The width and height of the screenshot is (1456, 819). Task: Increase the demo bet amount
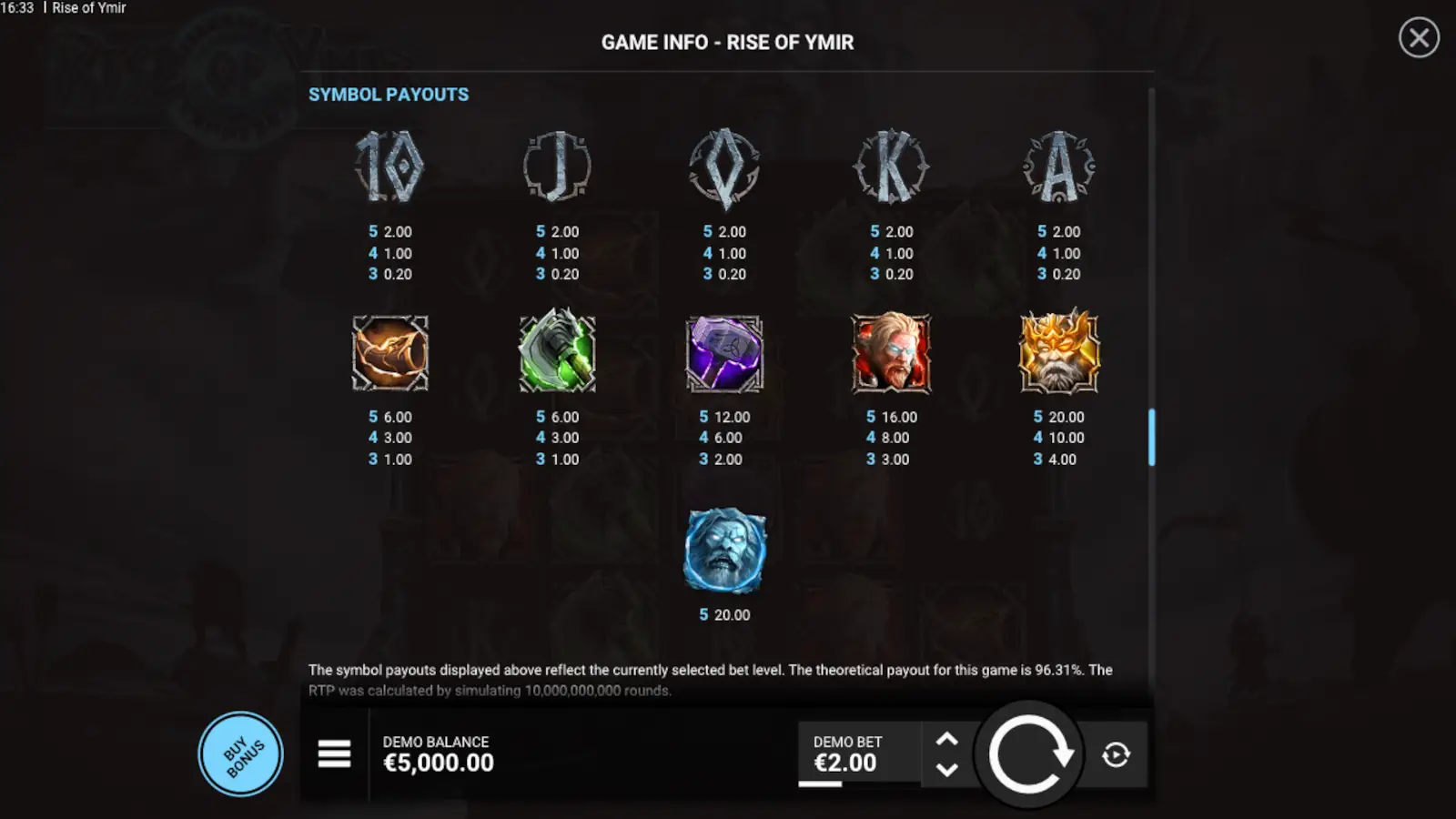(x=946, y=739)
